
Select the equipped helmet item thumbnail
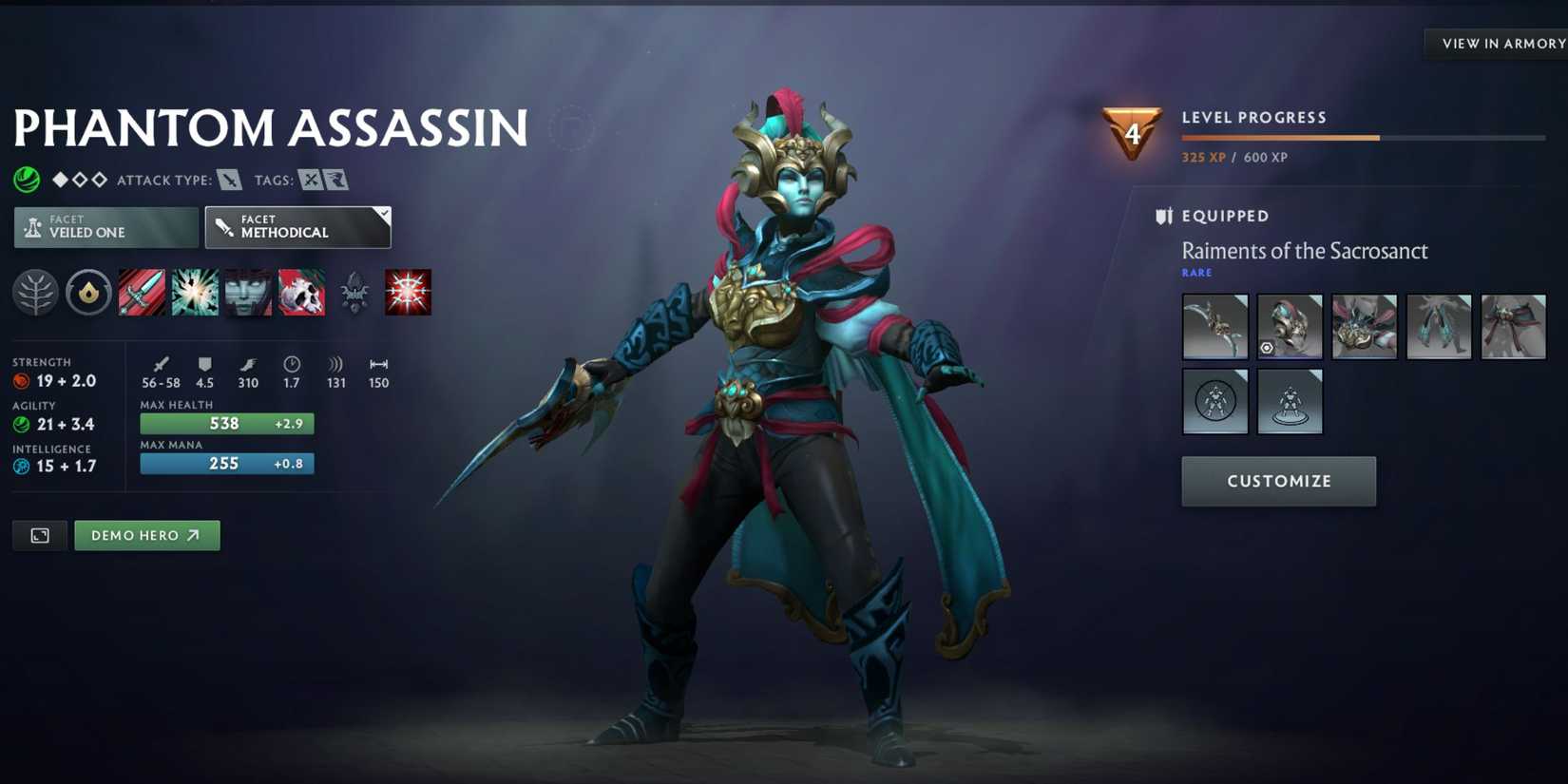pyautogui.click(x=1290, y=327)
